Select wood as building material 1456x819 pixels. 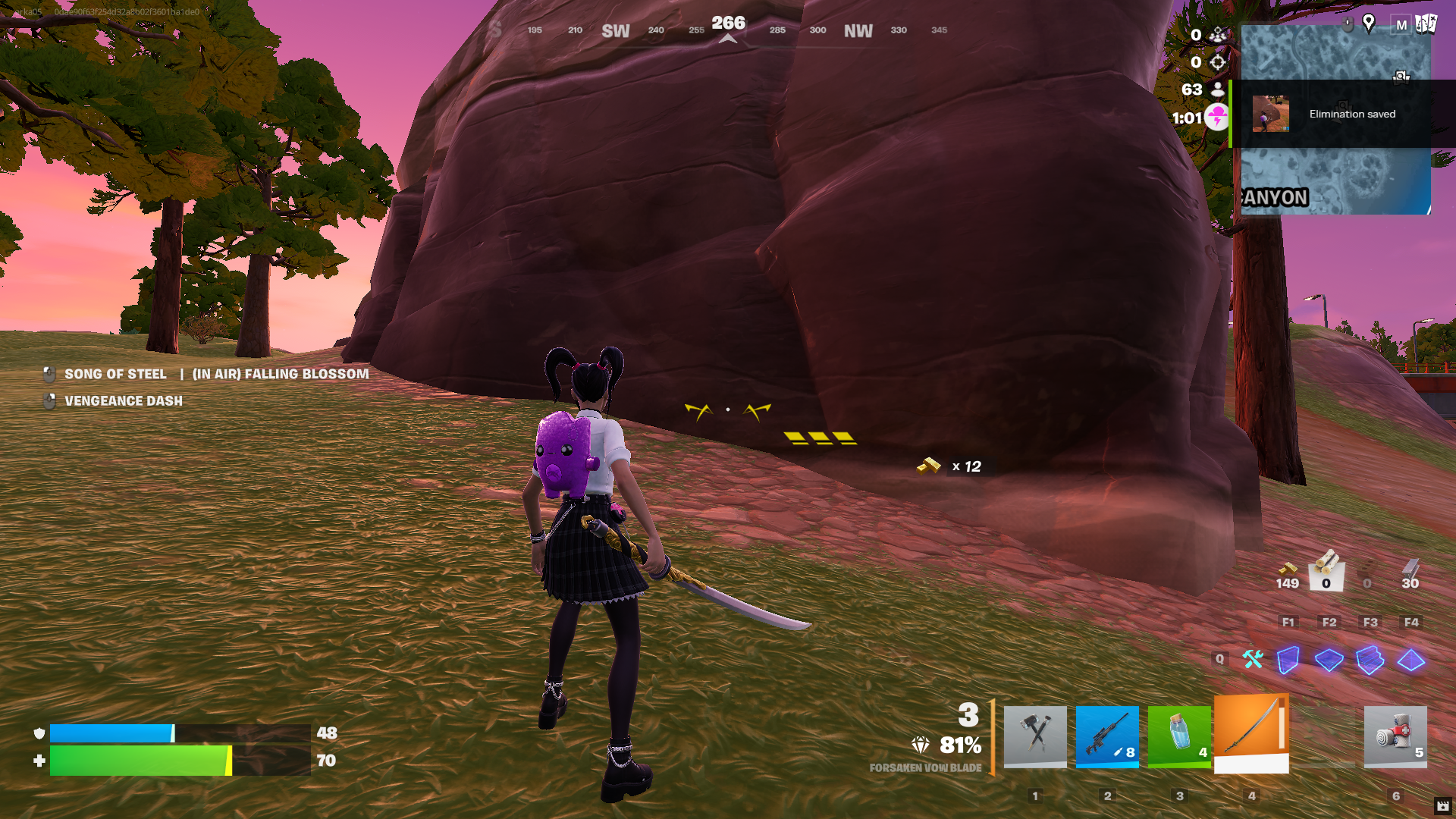tap(1326, 570)
